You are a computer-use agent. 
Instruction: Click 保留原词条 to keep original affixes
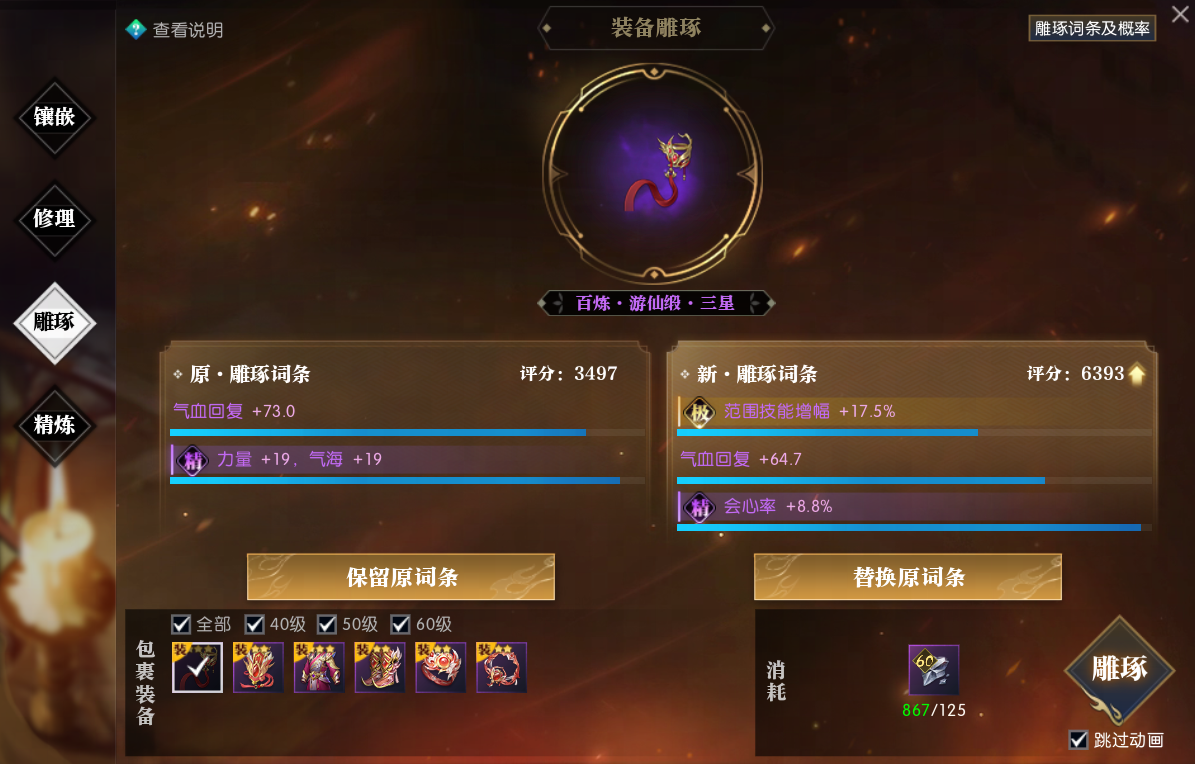click(x=401, y=577)
